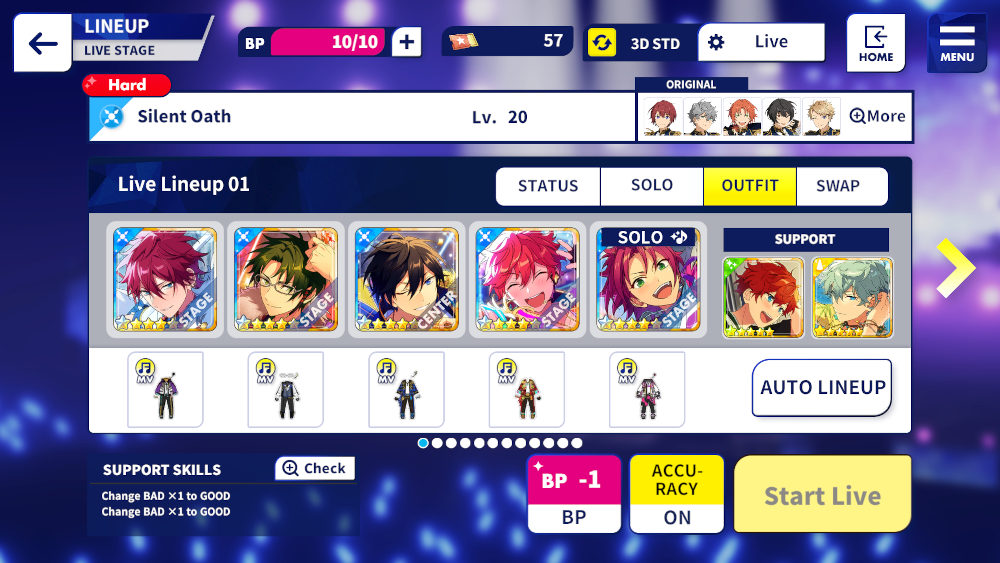The width and height of the screenshot is (1000, 563).
Task: Select the OUTFIT tab
Action: click(x=750, y=186)
